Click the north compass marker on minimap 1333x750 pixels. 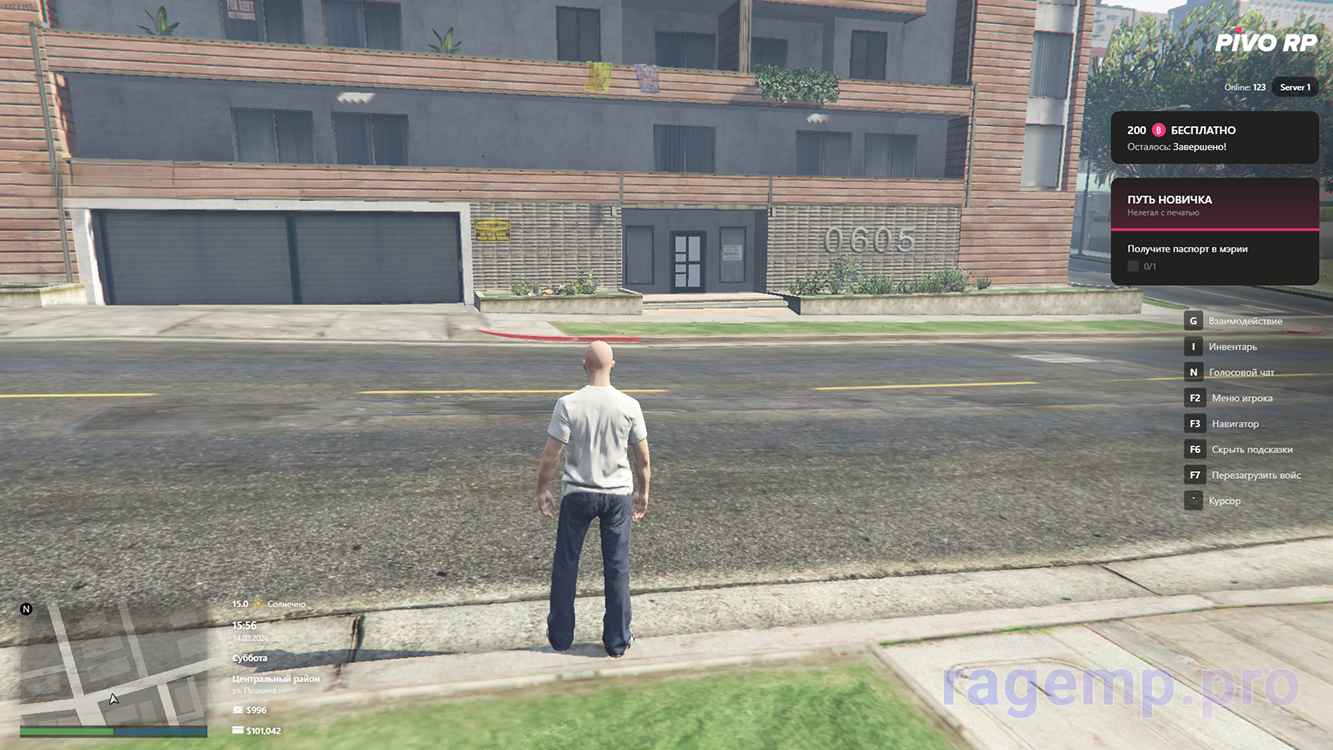(26, 609)
